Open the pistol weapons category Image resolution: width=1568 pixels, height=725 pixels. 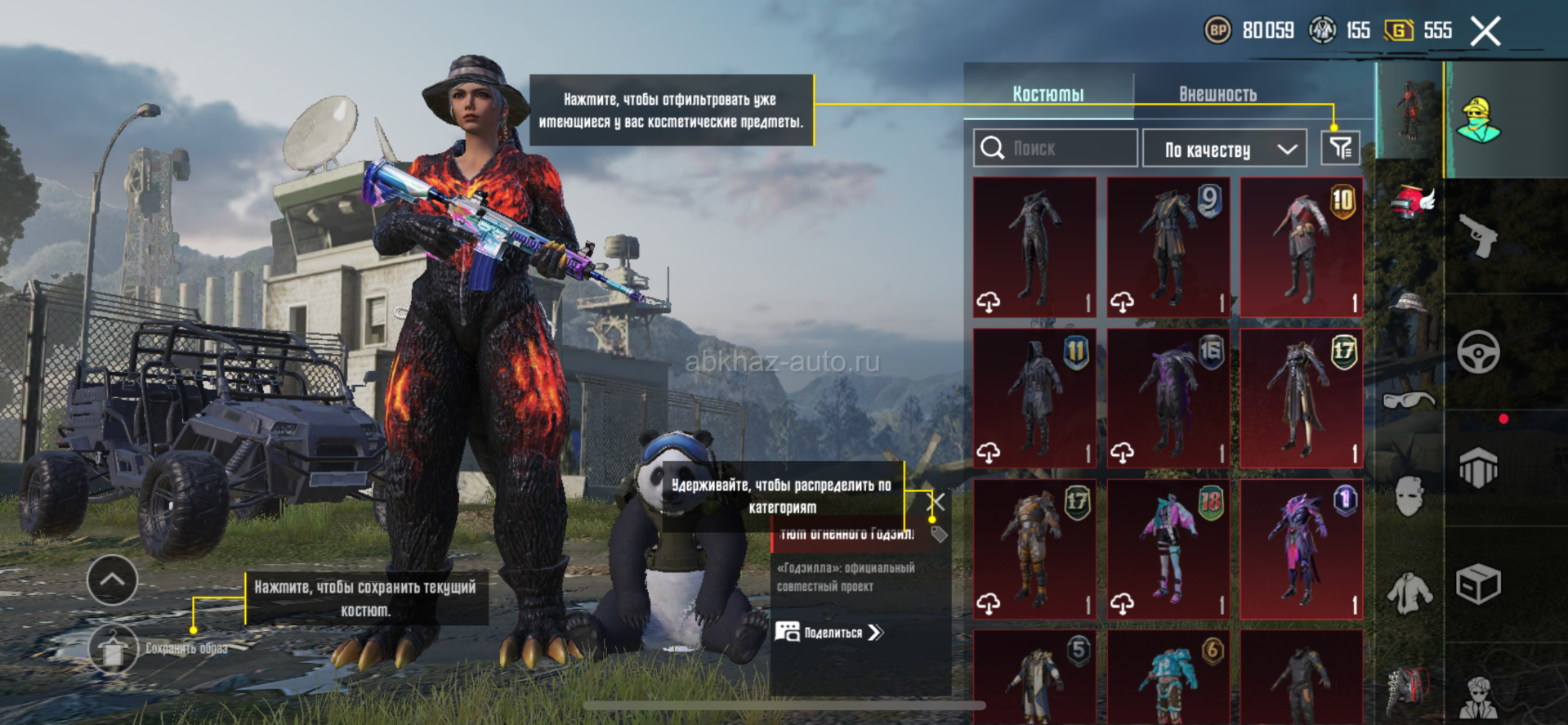[1479, 235]
